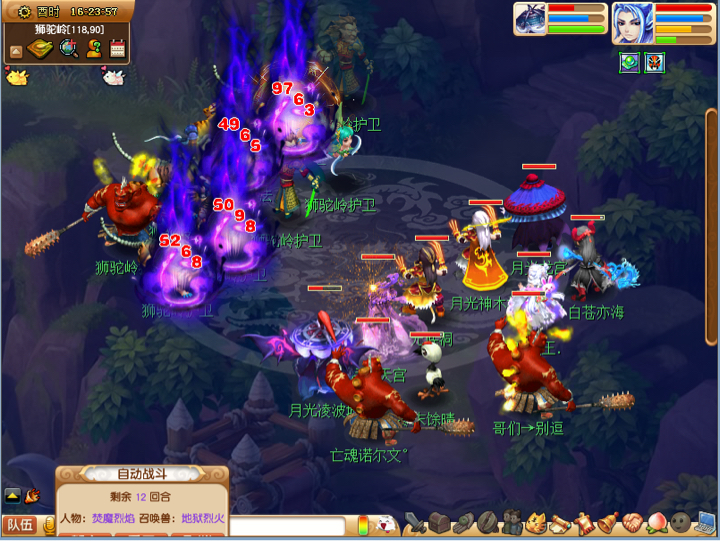Image resolution: width=720 pixels, height=541 pixels.
Task: Click the green swirl buff icon
Action: tap(629, 62)
